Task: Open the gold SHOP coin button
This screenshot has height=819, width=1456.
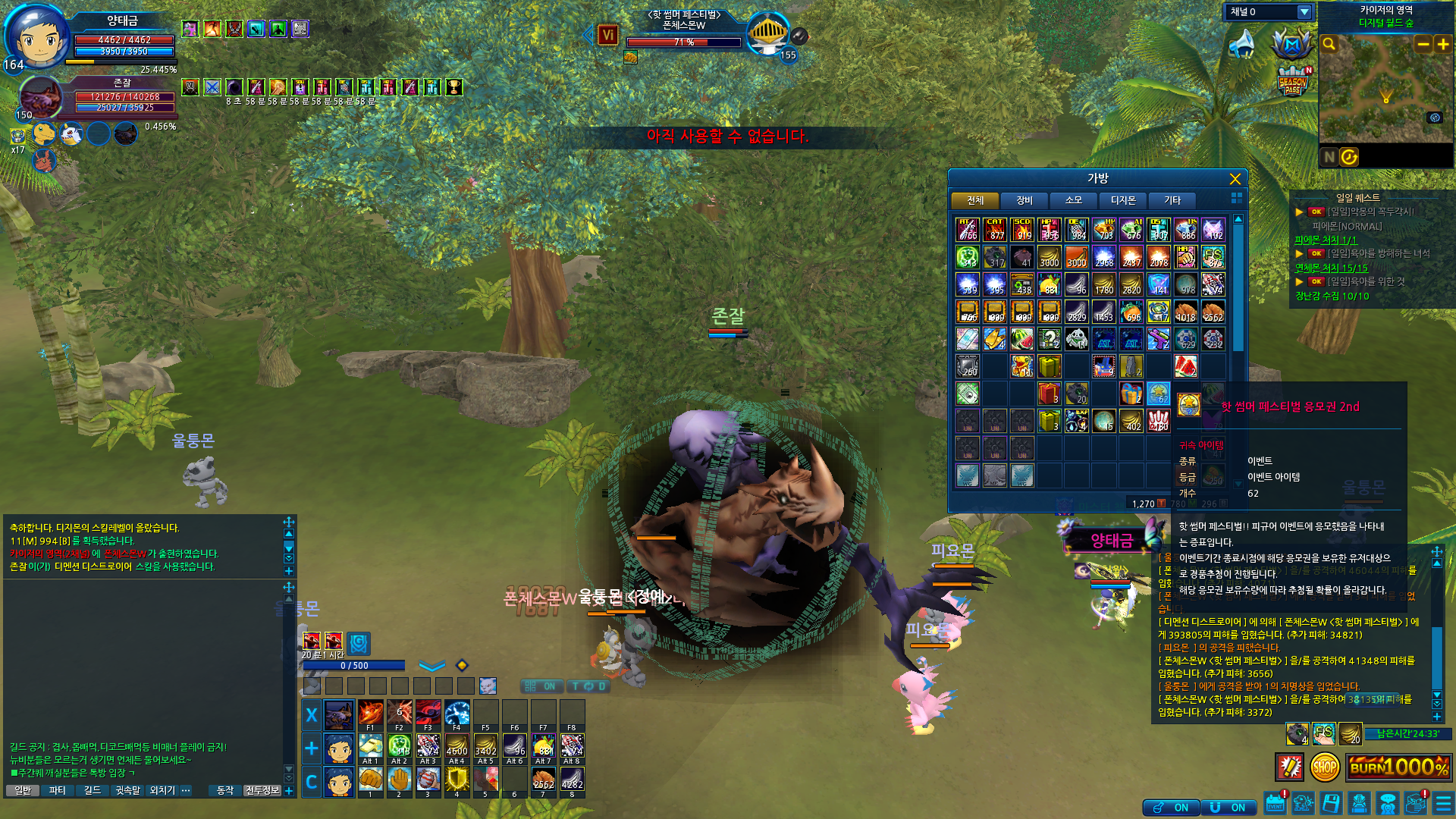Action: coord(1324,767)
